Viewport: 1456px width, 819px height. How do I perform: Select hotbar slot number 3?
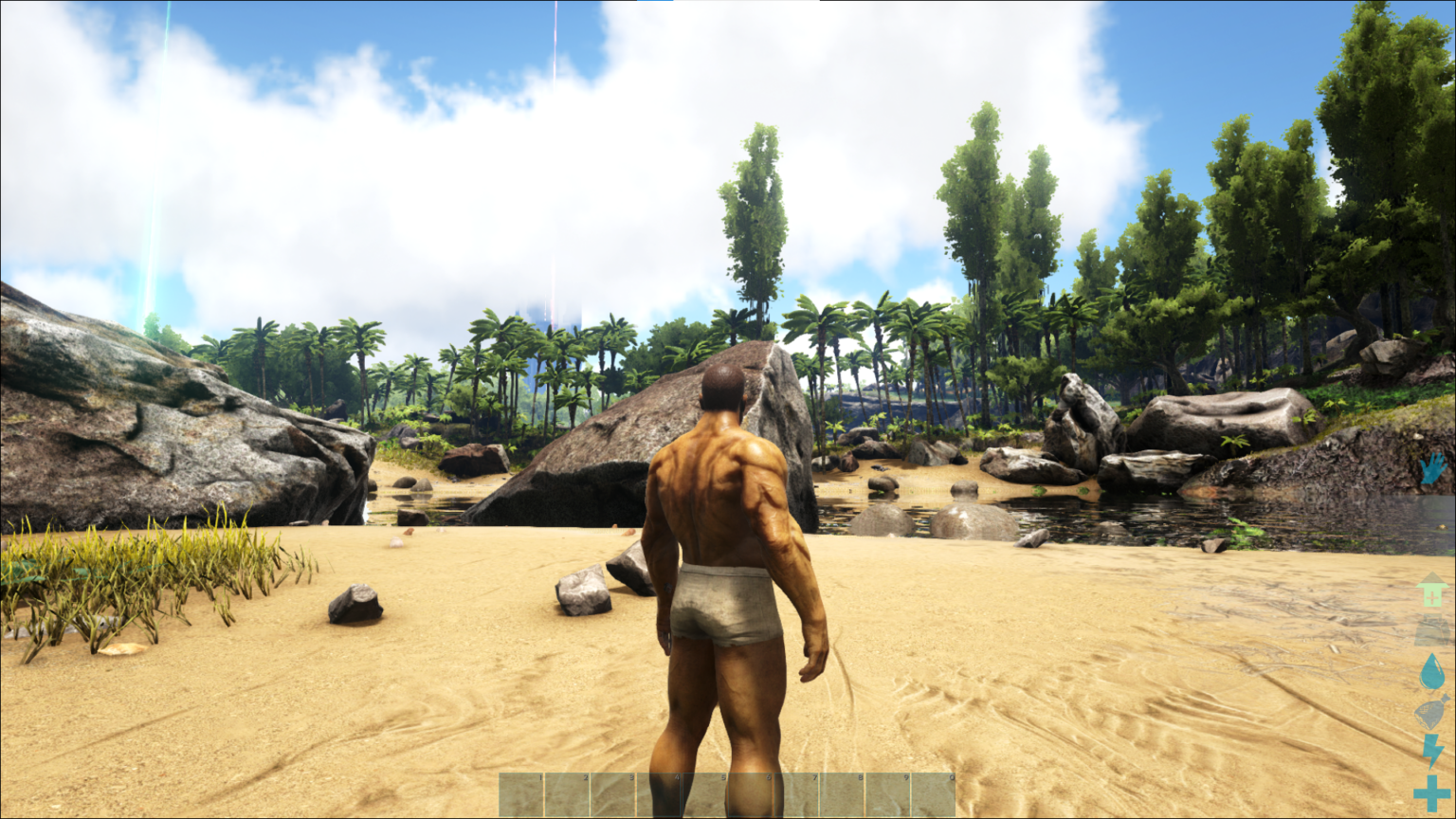tap(613, 794)
